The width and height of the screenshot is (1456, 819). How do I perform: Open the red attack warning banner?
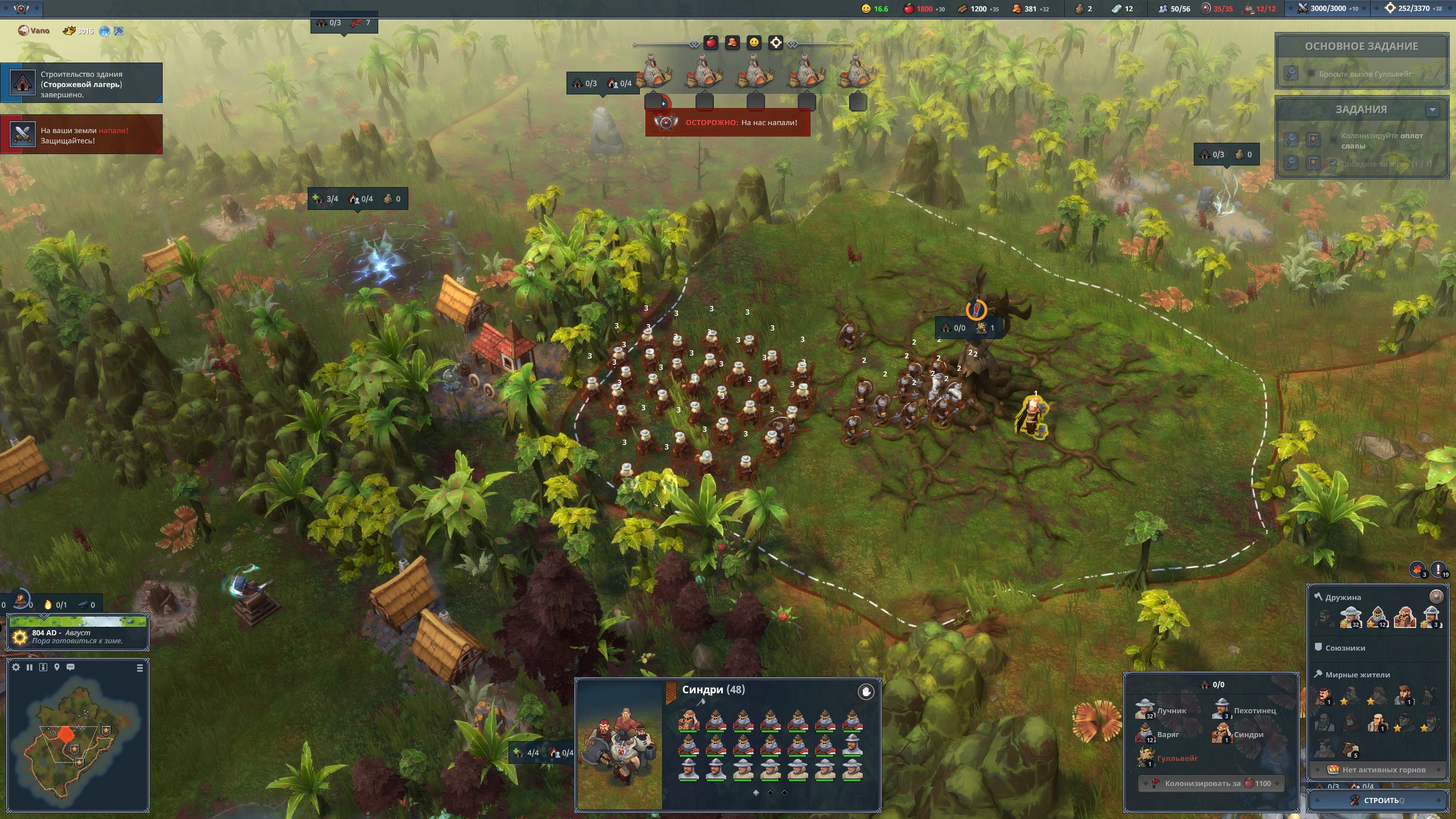(727, 122)
